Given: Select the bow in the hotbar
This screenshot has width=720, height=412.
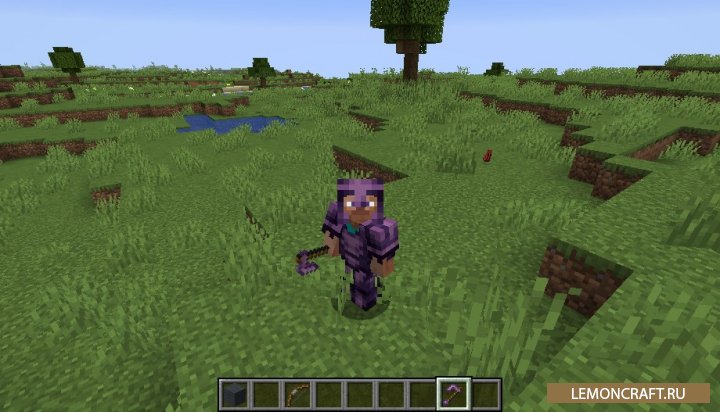Looking at the screenshot, I should pos(298,394).
